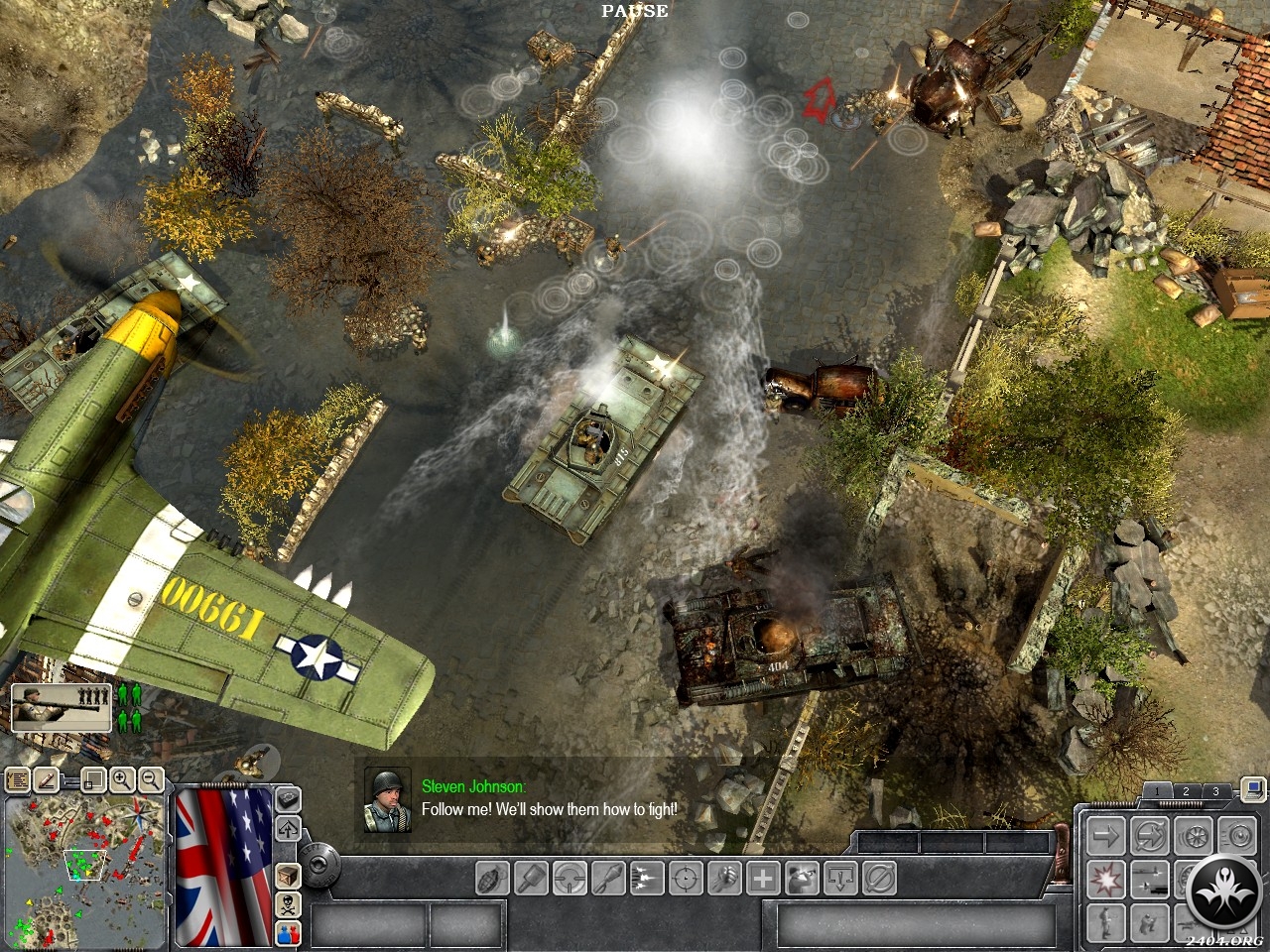
Task: Choose the fist melee attack command
Action: click(725, 878)
